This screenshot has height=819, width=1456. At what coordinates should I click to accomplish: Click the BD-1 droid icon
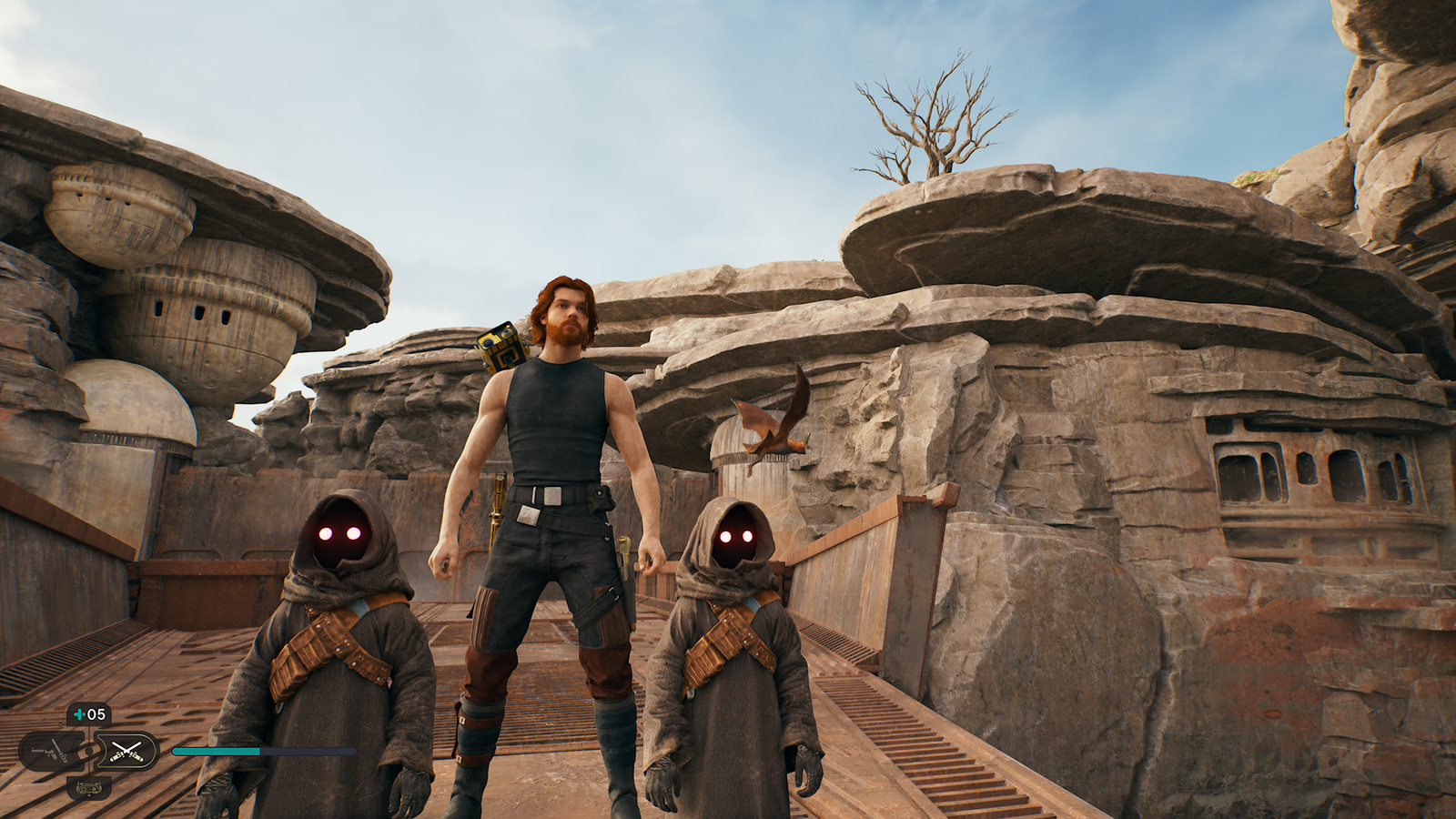coord(88,788)
